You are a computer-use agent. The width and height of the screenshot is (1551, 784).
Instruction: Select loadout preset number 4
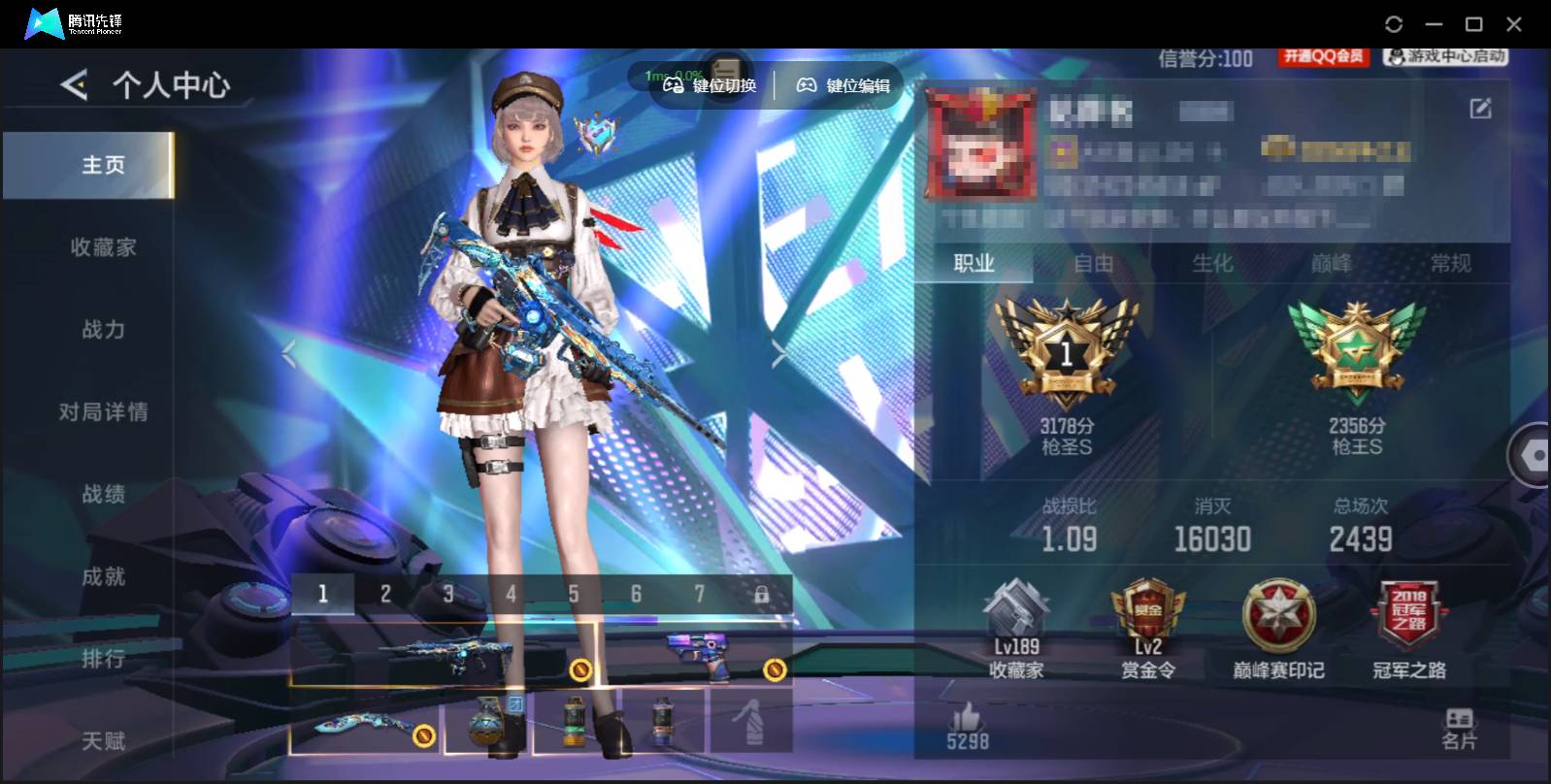pos(511,592)
